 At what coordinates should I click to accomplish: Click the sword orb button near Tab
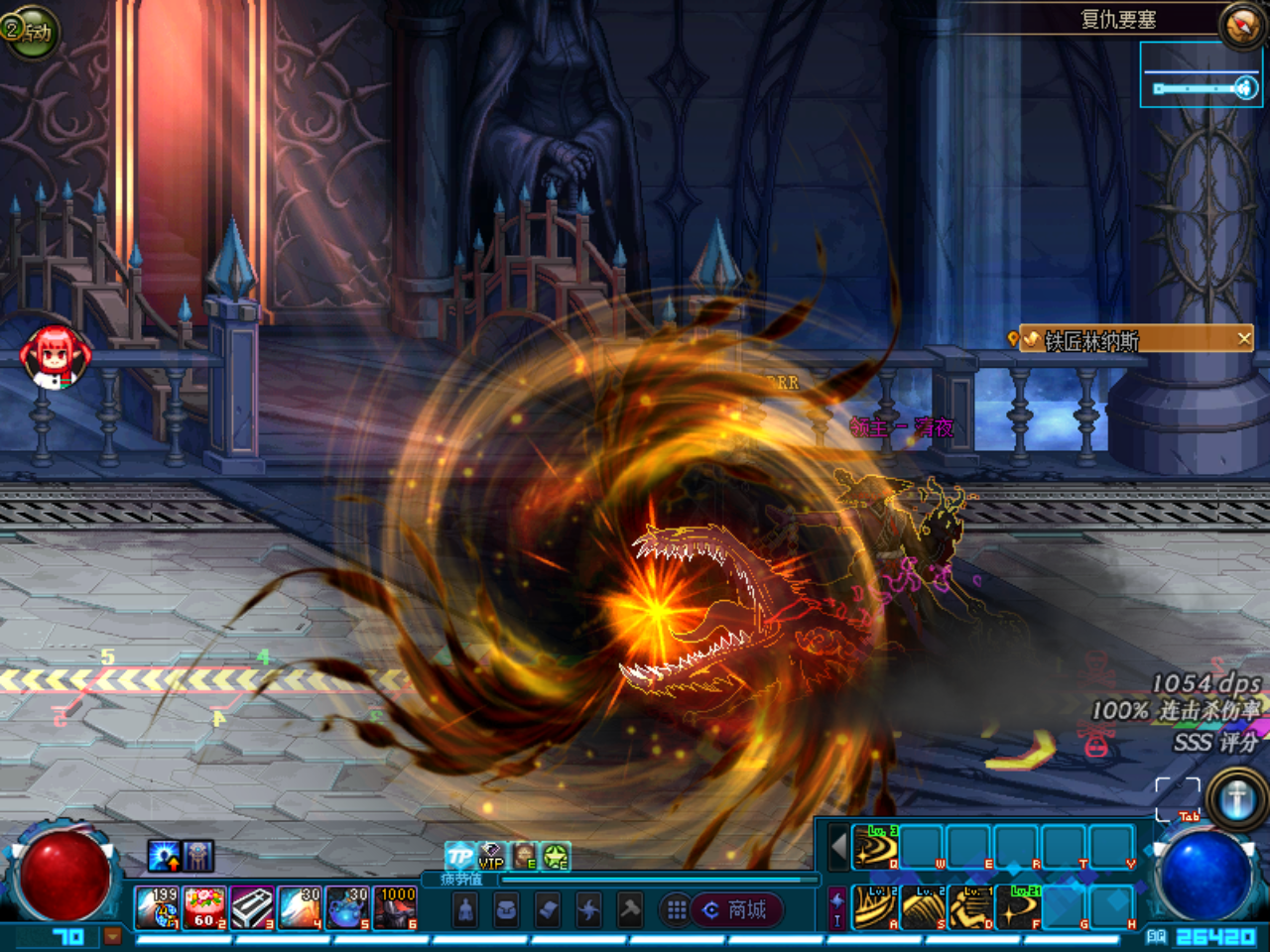(x=1236, y=798)
